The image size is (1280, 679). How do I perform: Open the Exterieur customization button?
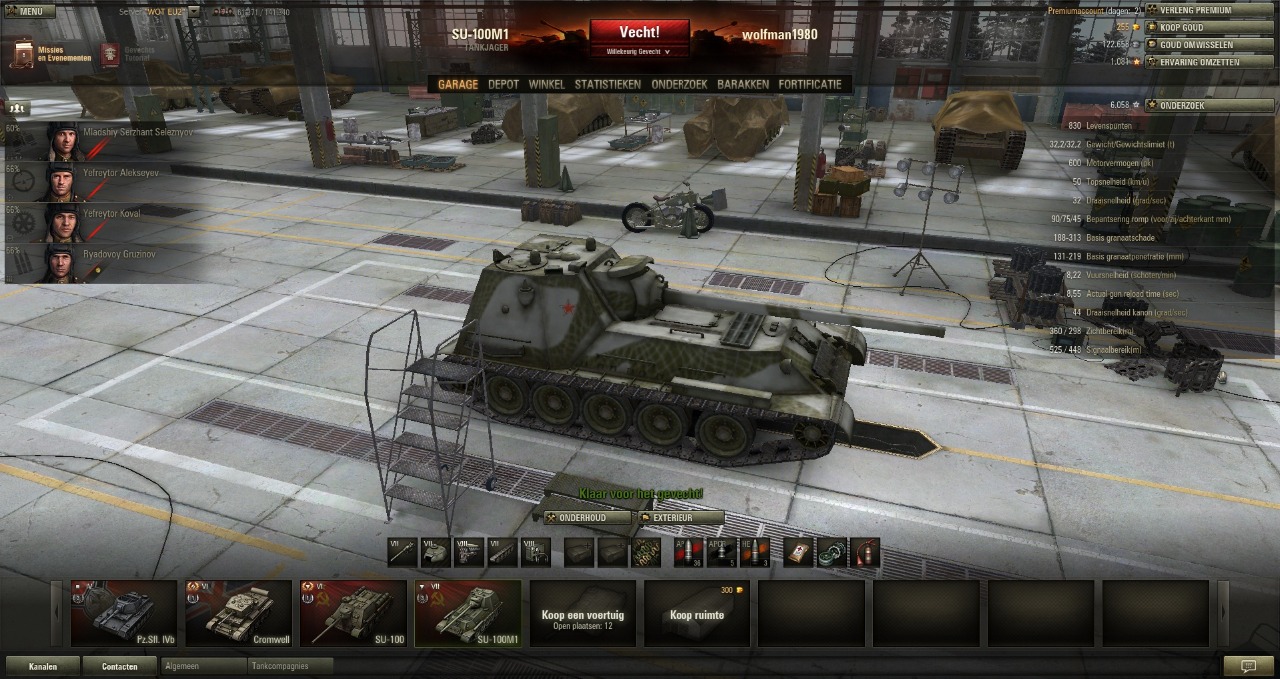680,518
